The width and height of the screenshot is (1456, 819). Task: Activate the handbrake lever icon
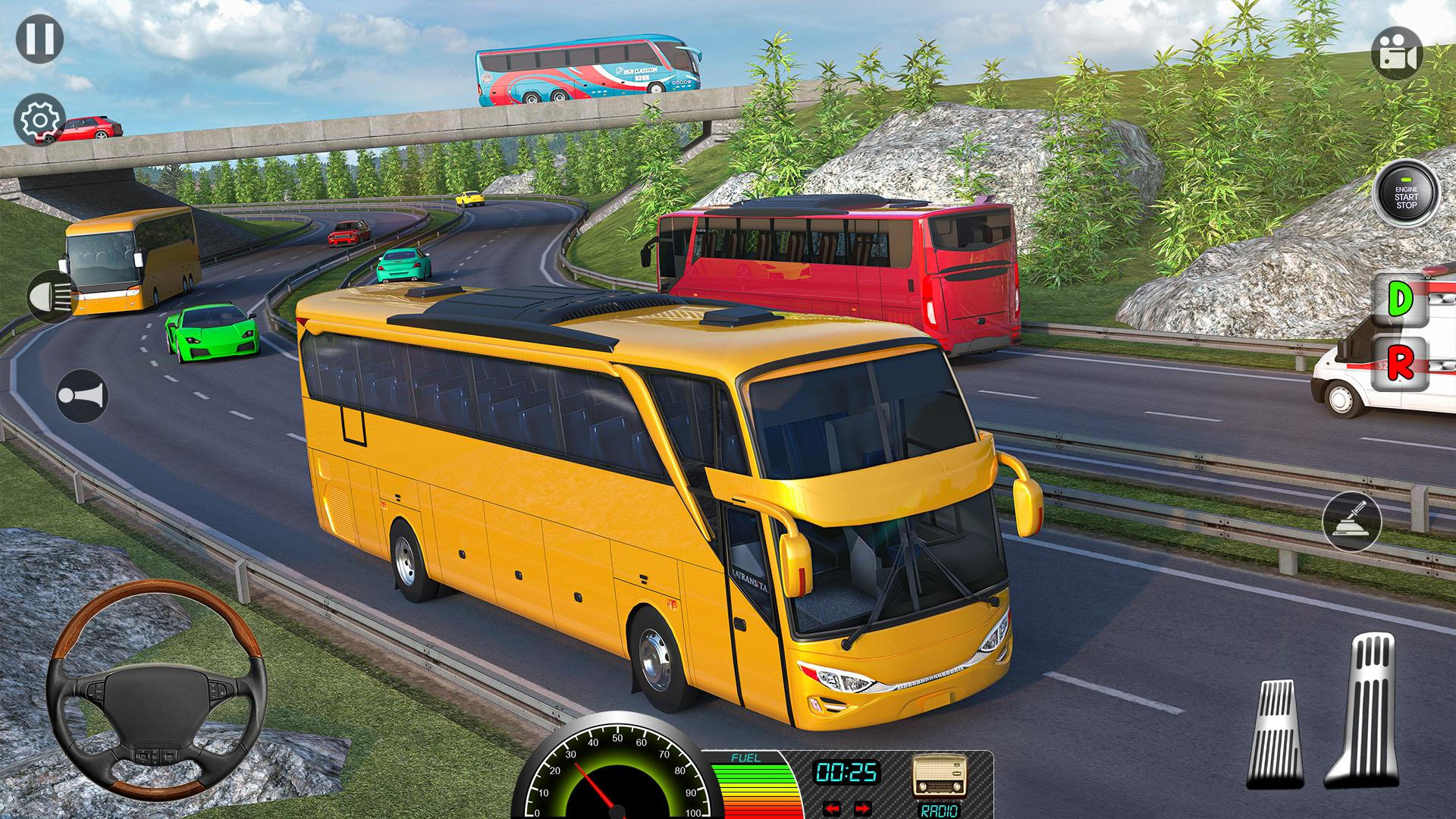tap(1351, 521)
